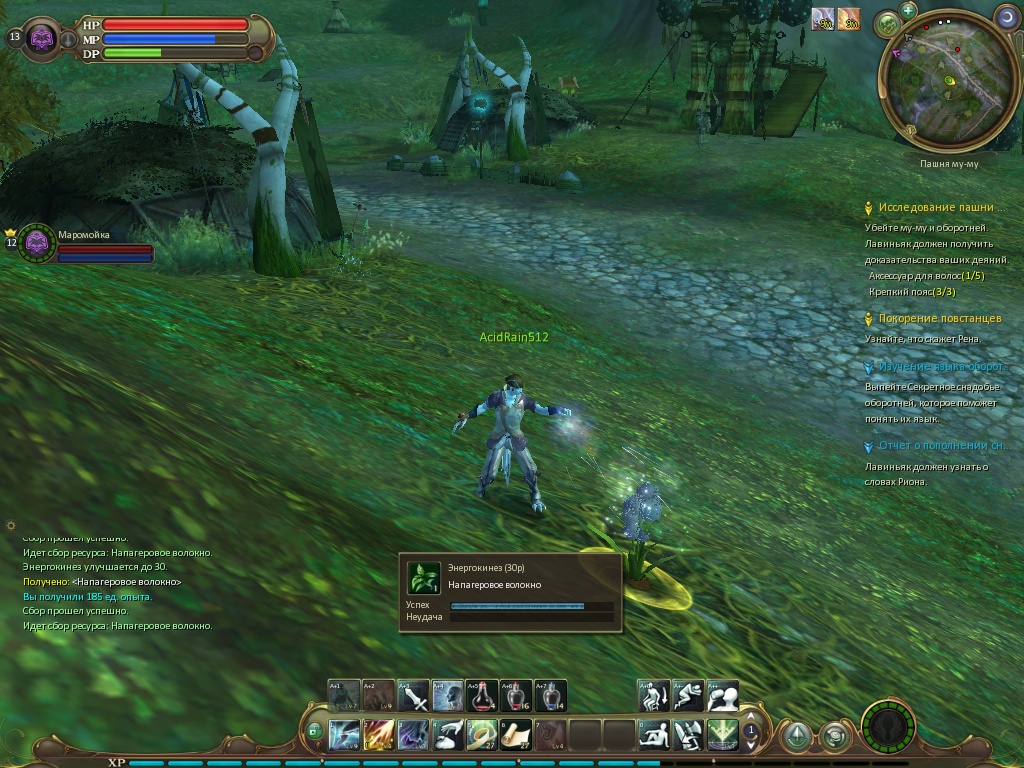Activate the green glowing arrow skill icon
The width and height of the screenshot is (1024, 768).
[722, 735]
